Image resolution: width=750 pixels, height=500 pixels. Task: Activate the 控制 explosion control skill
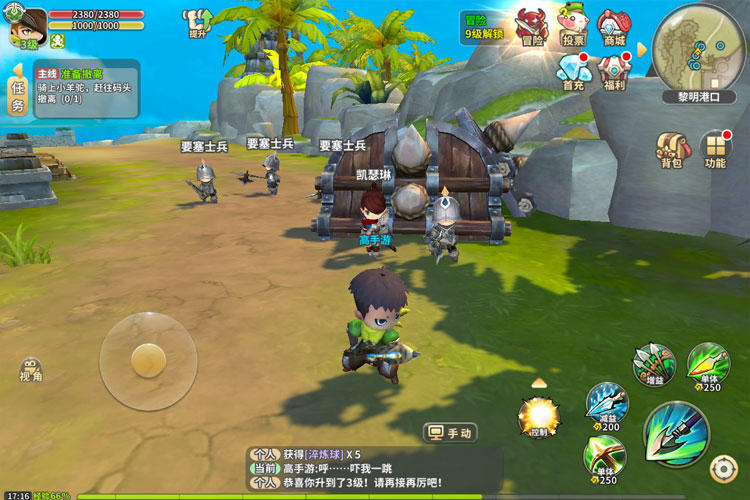tap(539, 415)
